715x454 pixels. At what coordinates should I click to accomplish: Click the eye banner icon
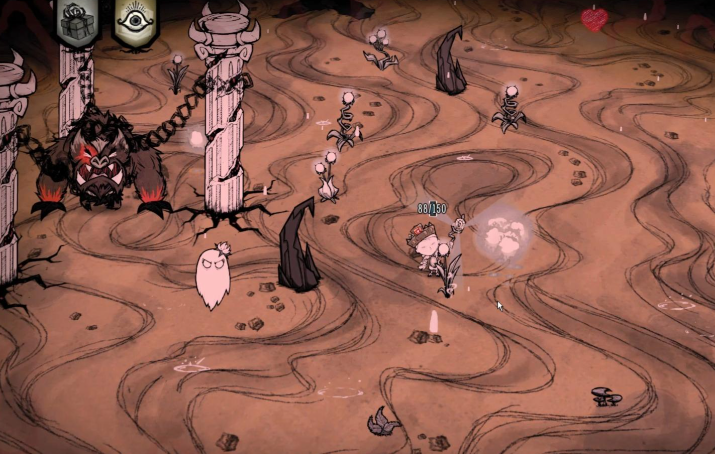coord(133,21)
